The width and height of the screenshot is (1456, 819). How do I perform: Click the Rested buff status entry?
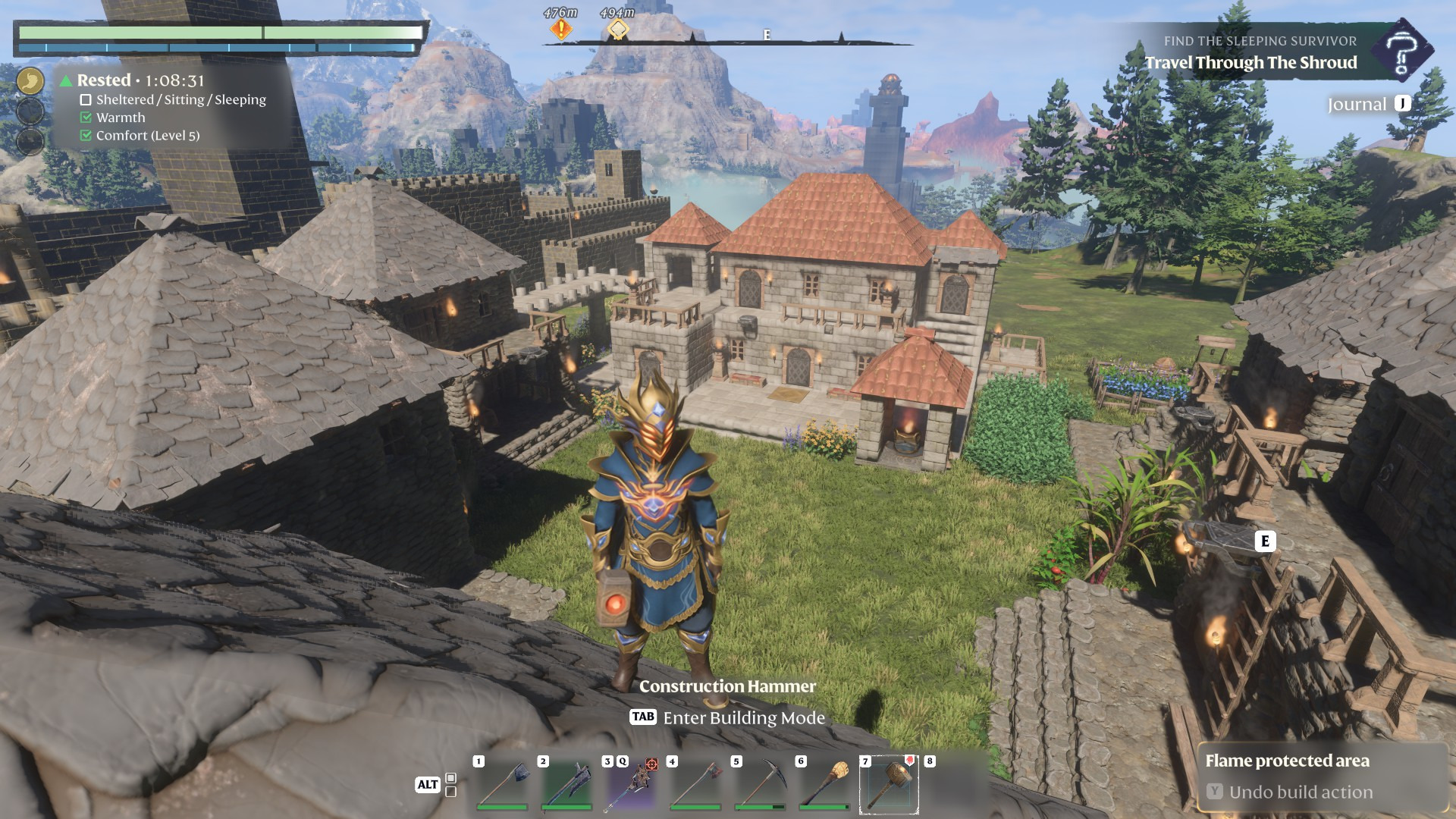140,80
